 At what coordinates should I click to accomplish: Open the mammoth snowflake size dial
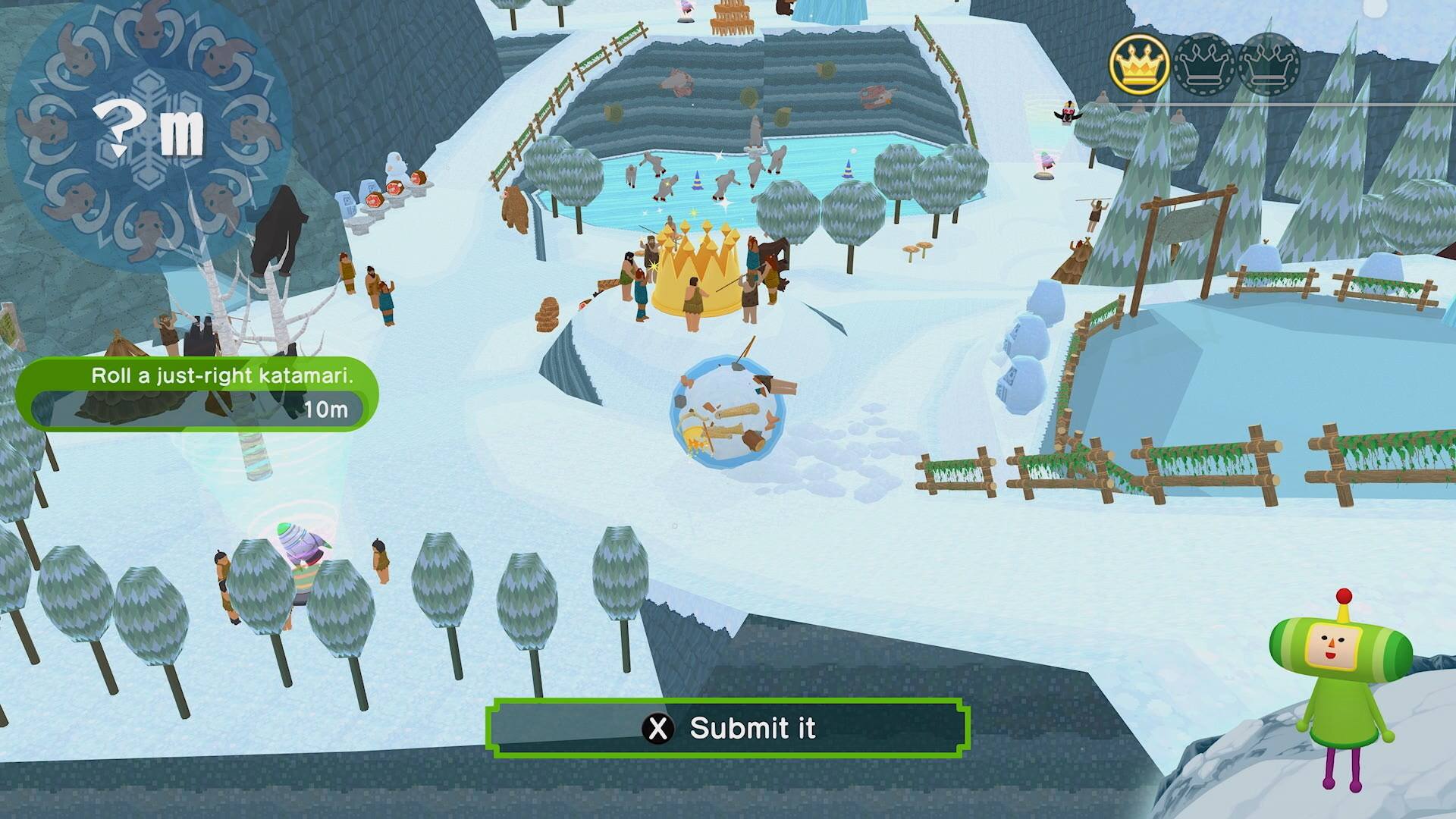(146, 129)
